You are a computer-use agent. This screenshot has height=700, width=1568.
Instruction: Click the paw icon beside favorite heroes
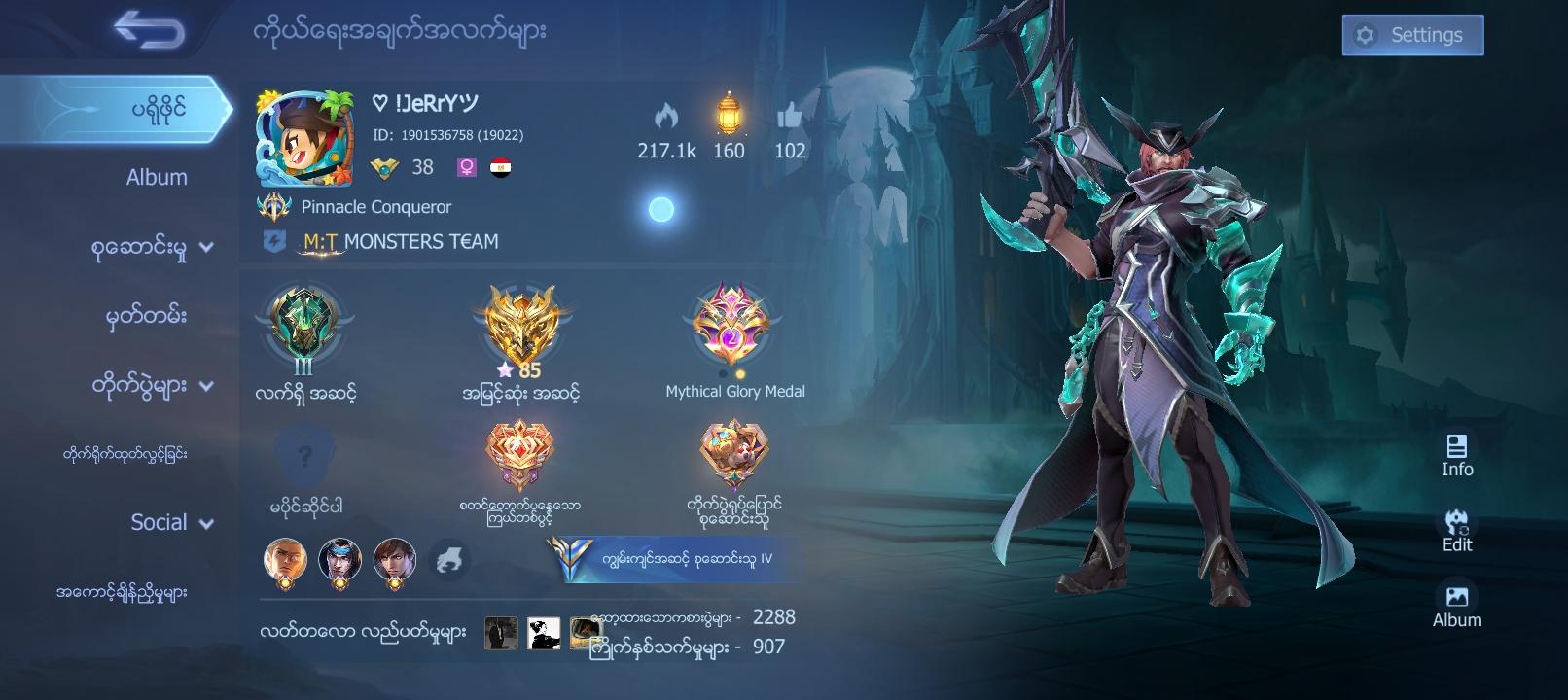pos(449,561)
